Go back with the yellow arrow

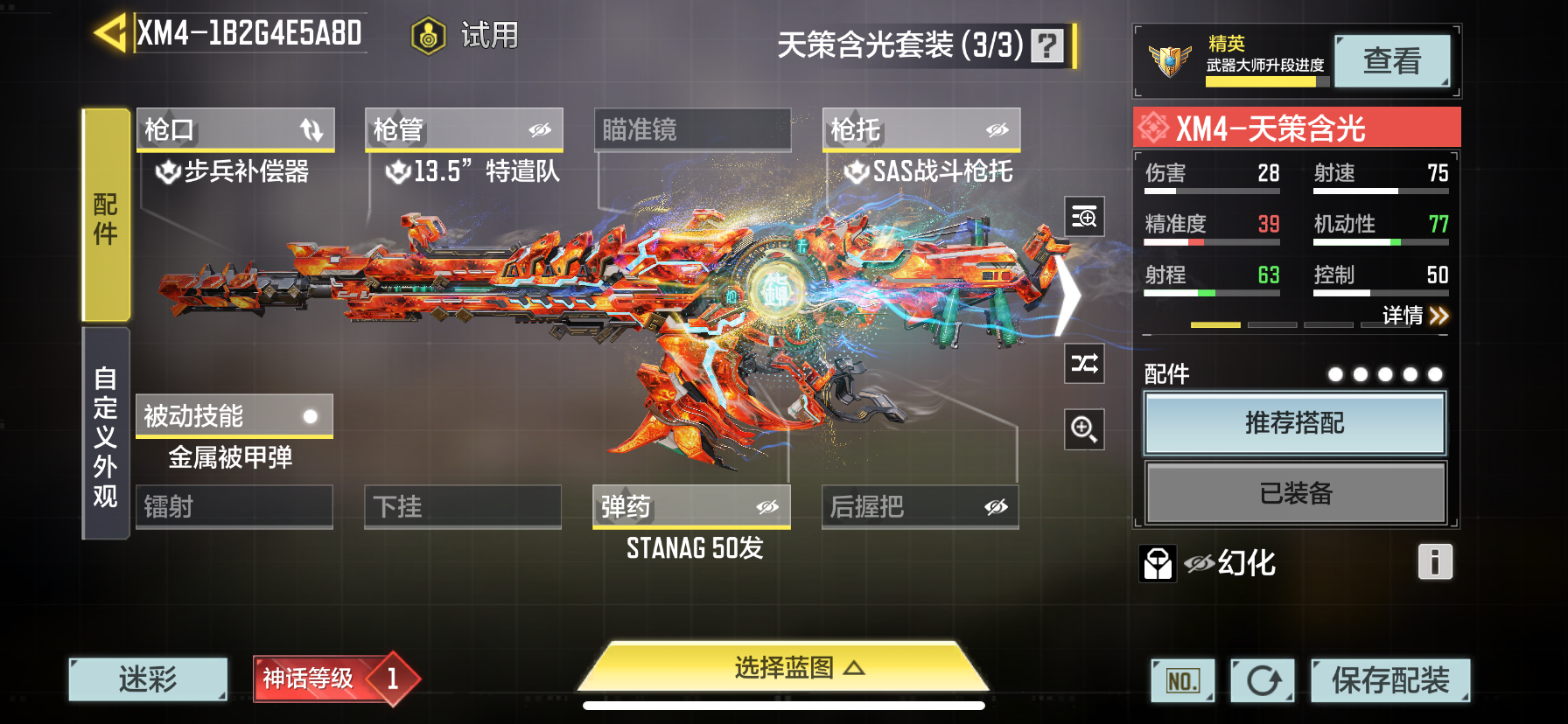110,33
